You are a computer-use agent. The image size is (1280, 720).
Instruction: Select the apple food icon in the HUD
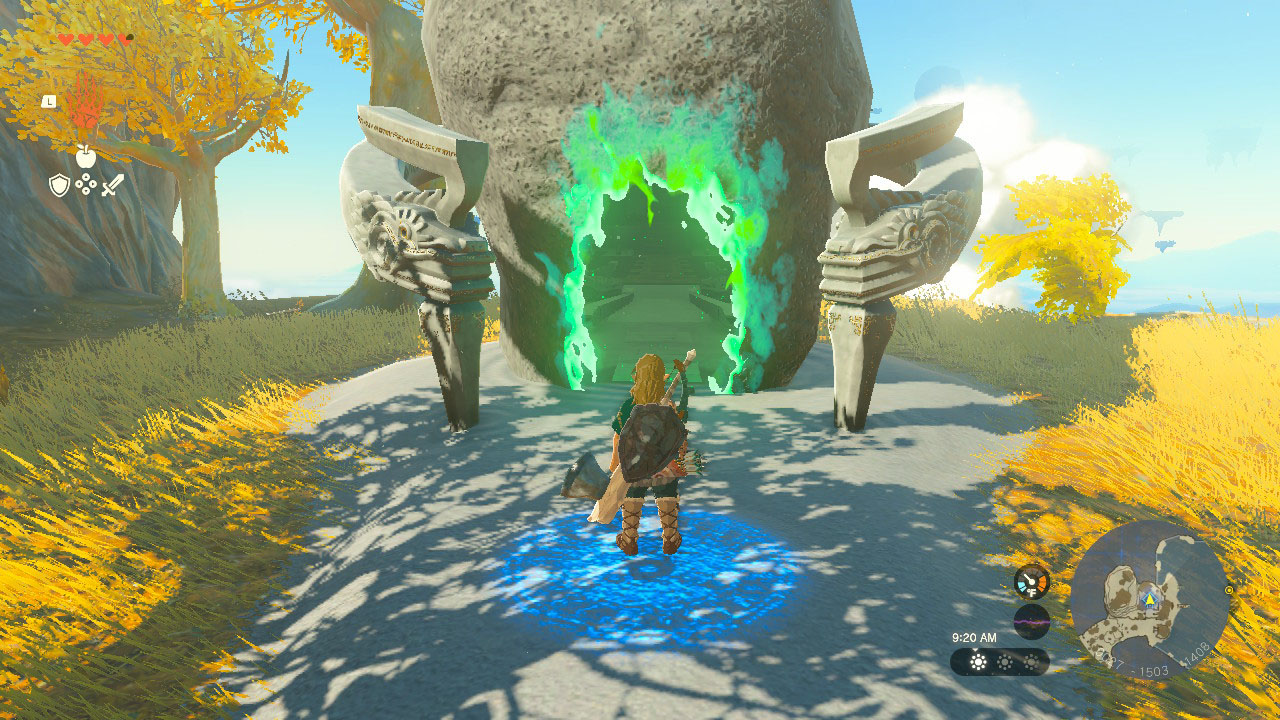tap(85, 156)
